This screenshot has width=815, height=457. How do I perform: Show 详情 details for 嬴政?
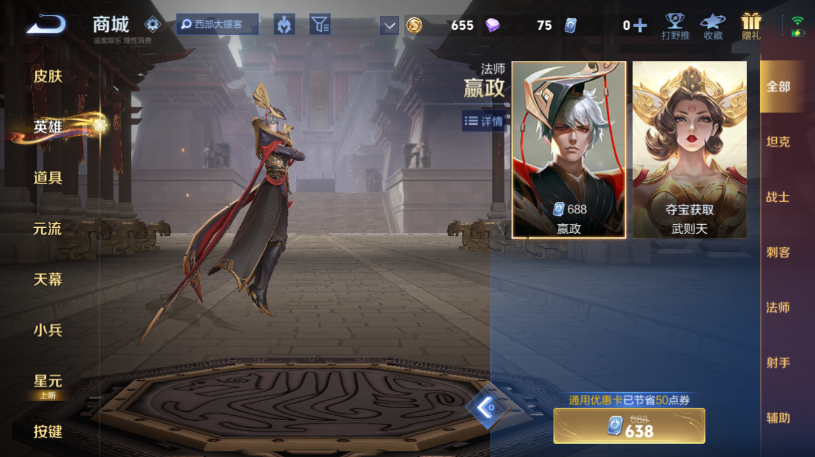click(484, 121)
